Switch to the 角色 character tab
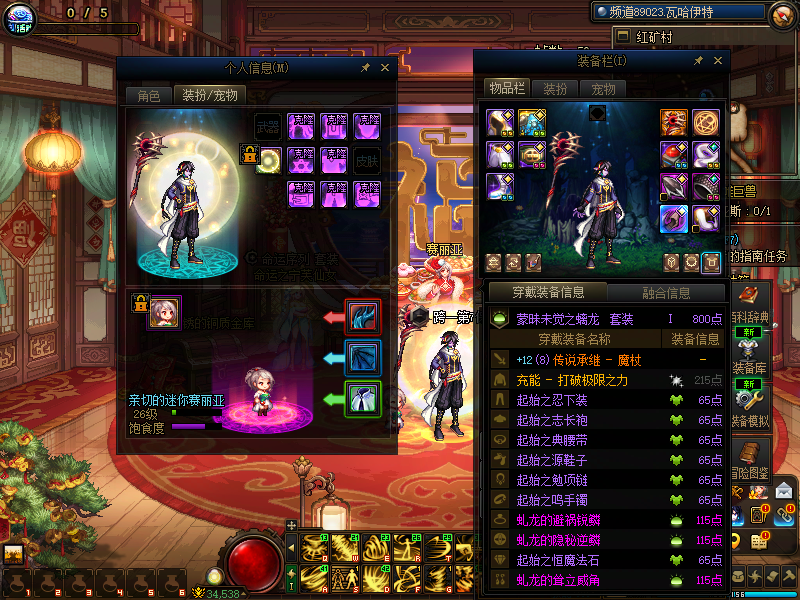The image size is (800, 600). pos(148,96)
